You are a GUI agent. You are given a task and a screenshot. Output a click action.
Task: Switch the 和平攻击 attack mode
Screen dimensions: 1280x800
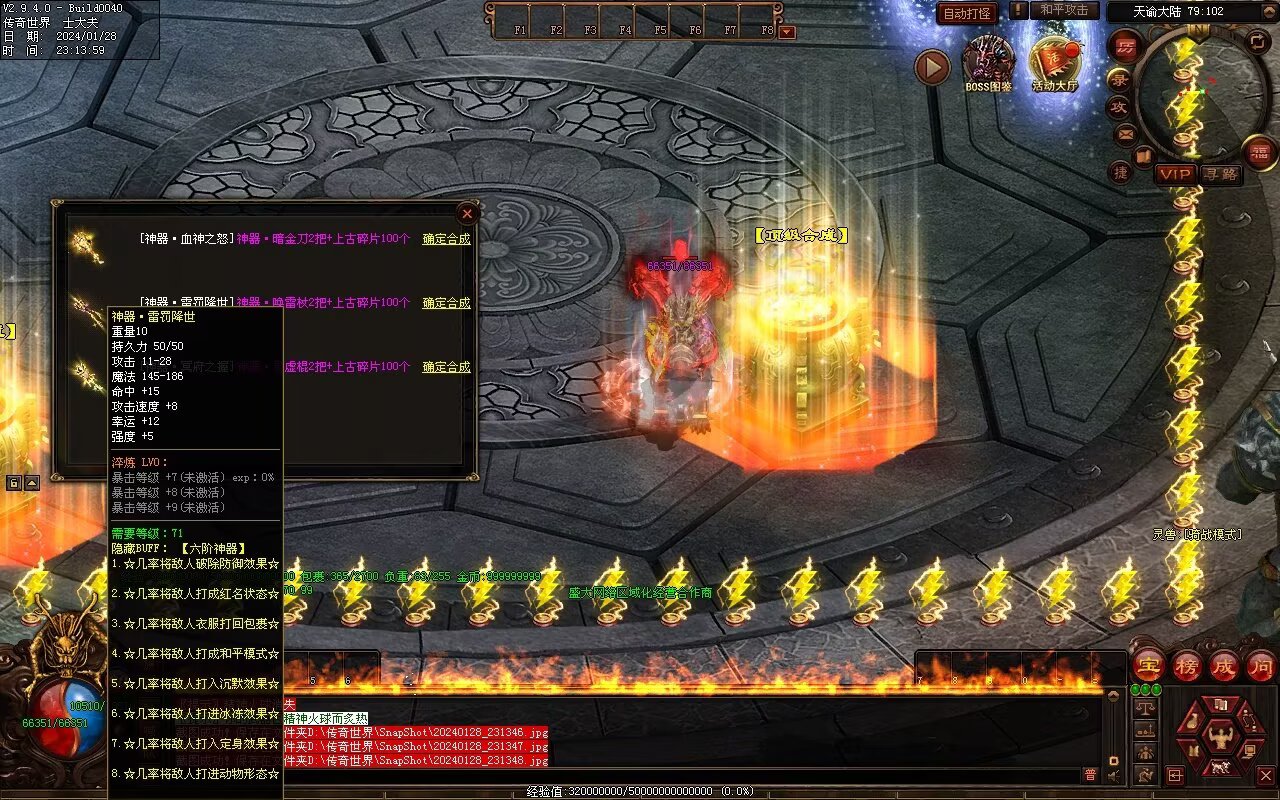[1064, 10]
